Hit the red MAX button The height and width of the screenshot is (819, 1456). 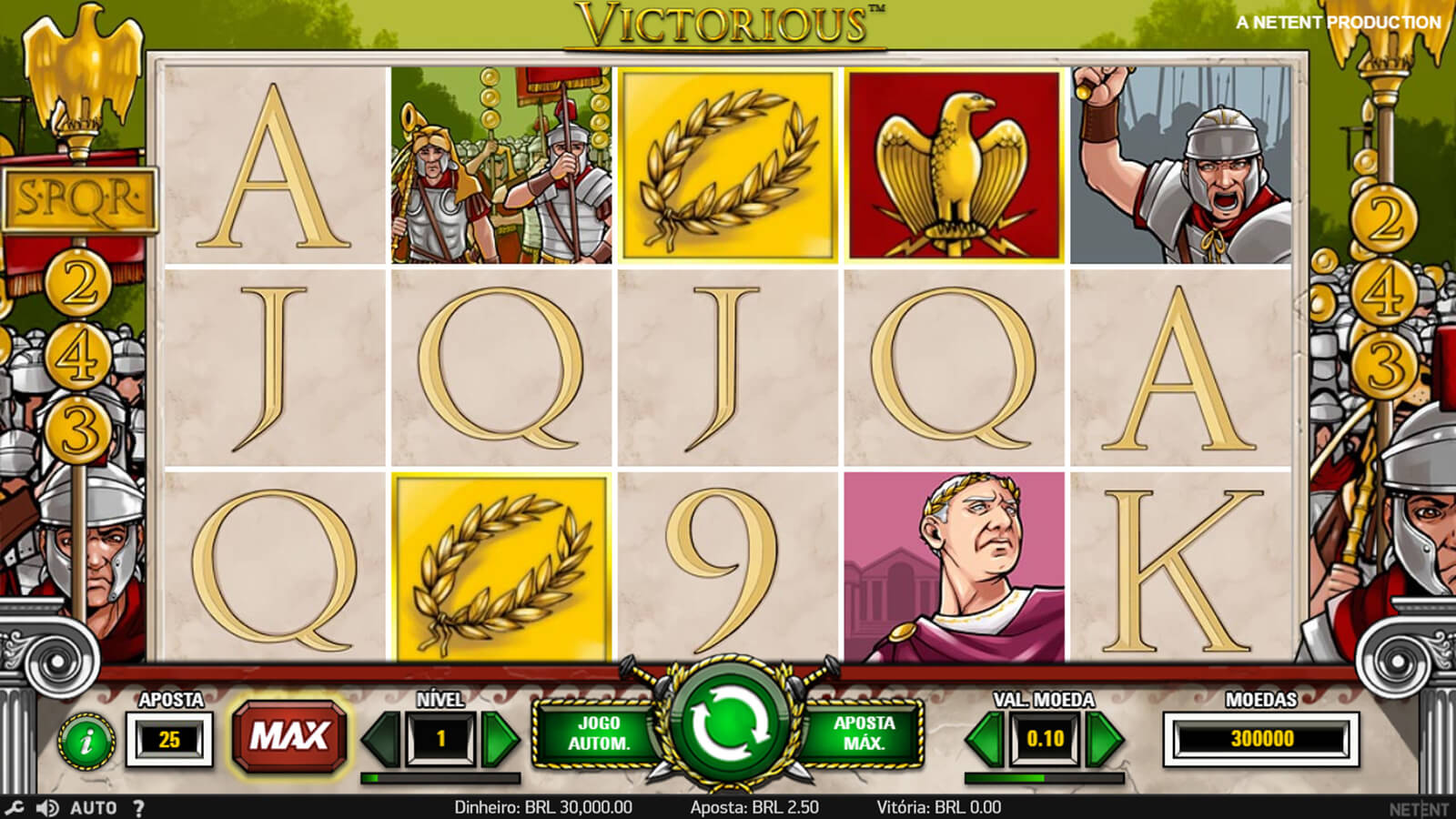click(x=289, y=735)
